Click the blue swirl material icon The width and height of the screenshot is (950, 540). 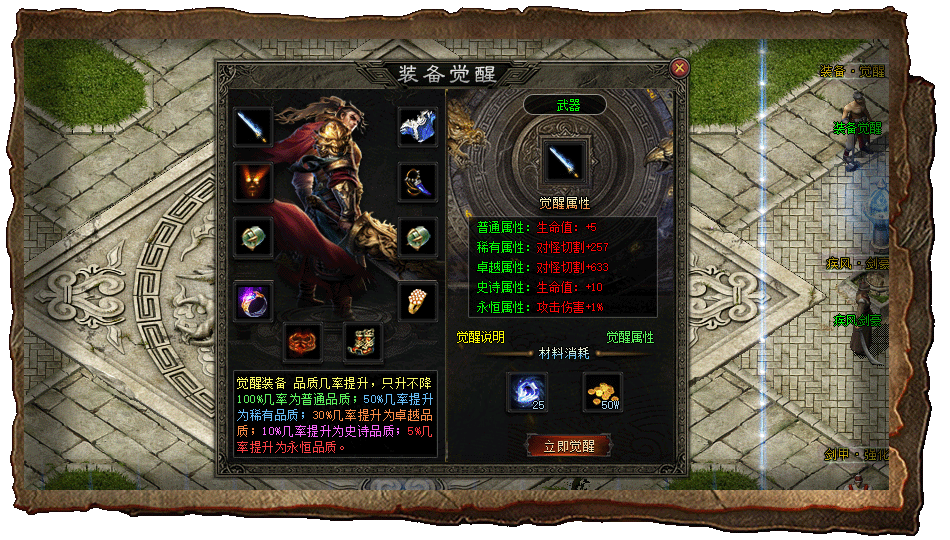[527, 392]
